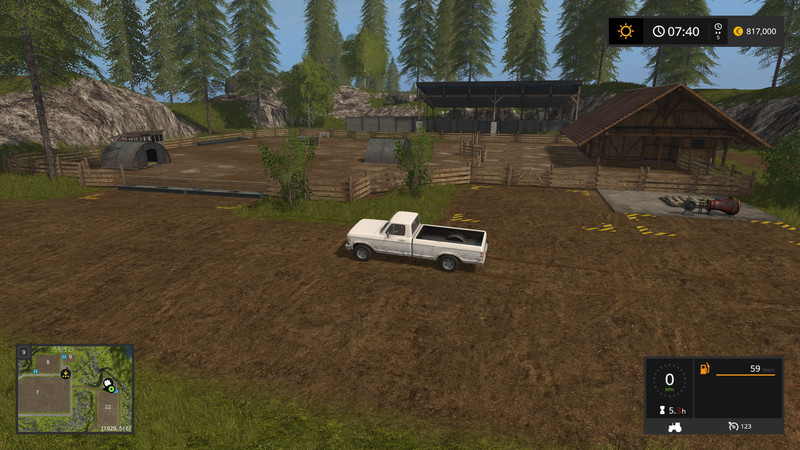Open the minimap of the farm
This screenshot has height=450, width=800.
(74, 389)
